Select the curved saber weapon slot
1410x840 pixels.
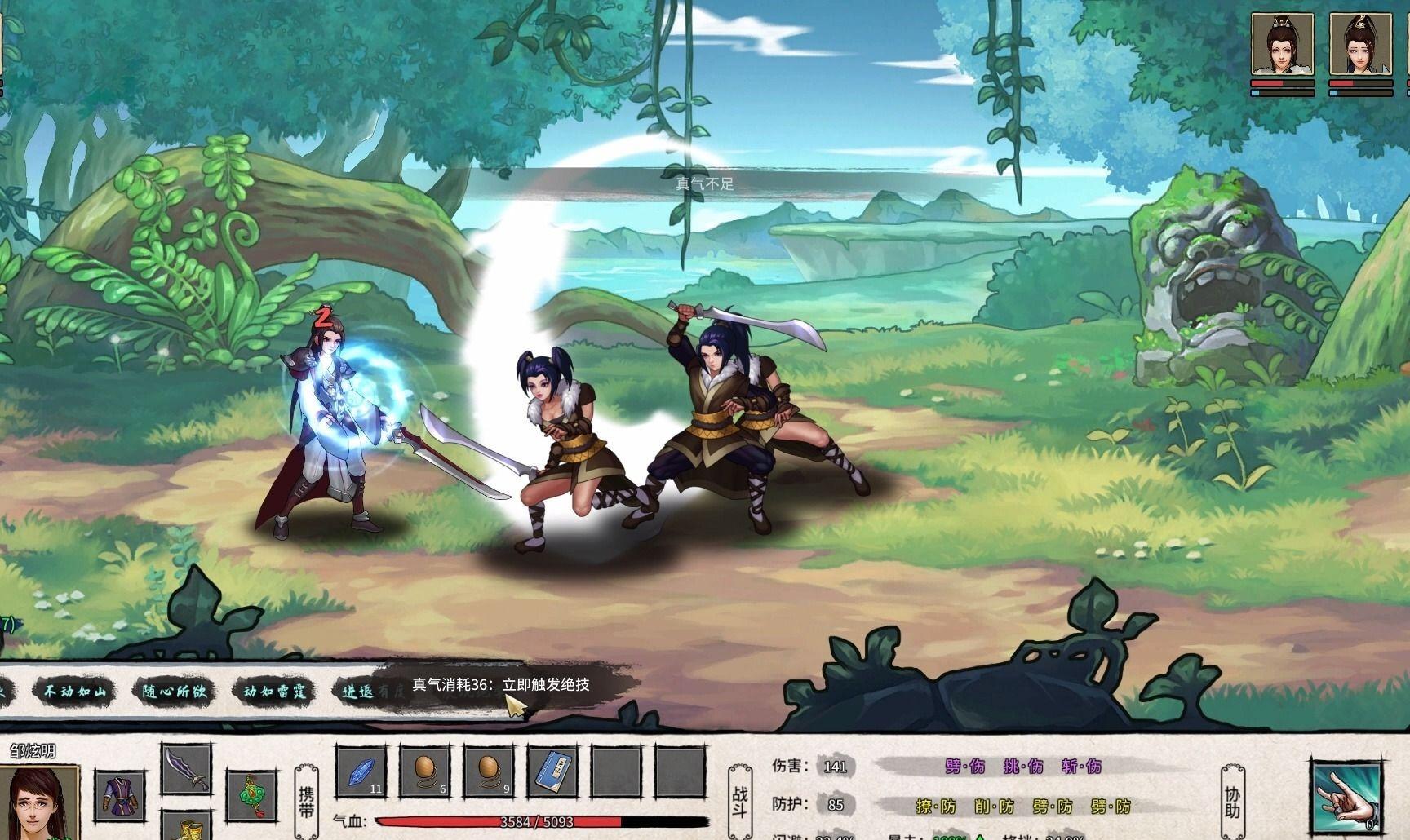pyautogui.click(x=186, y=769)
